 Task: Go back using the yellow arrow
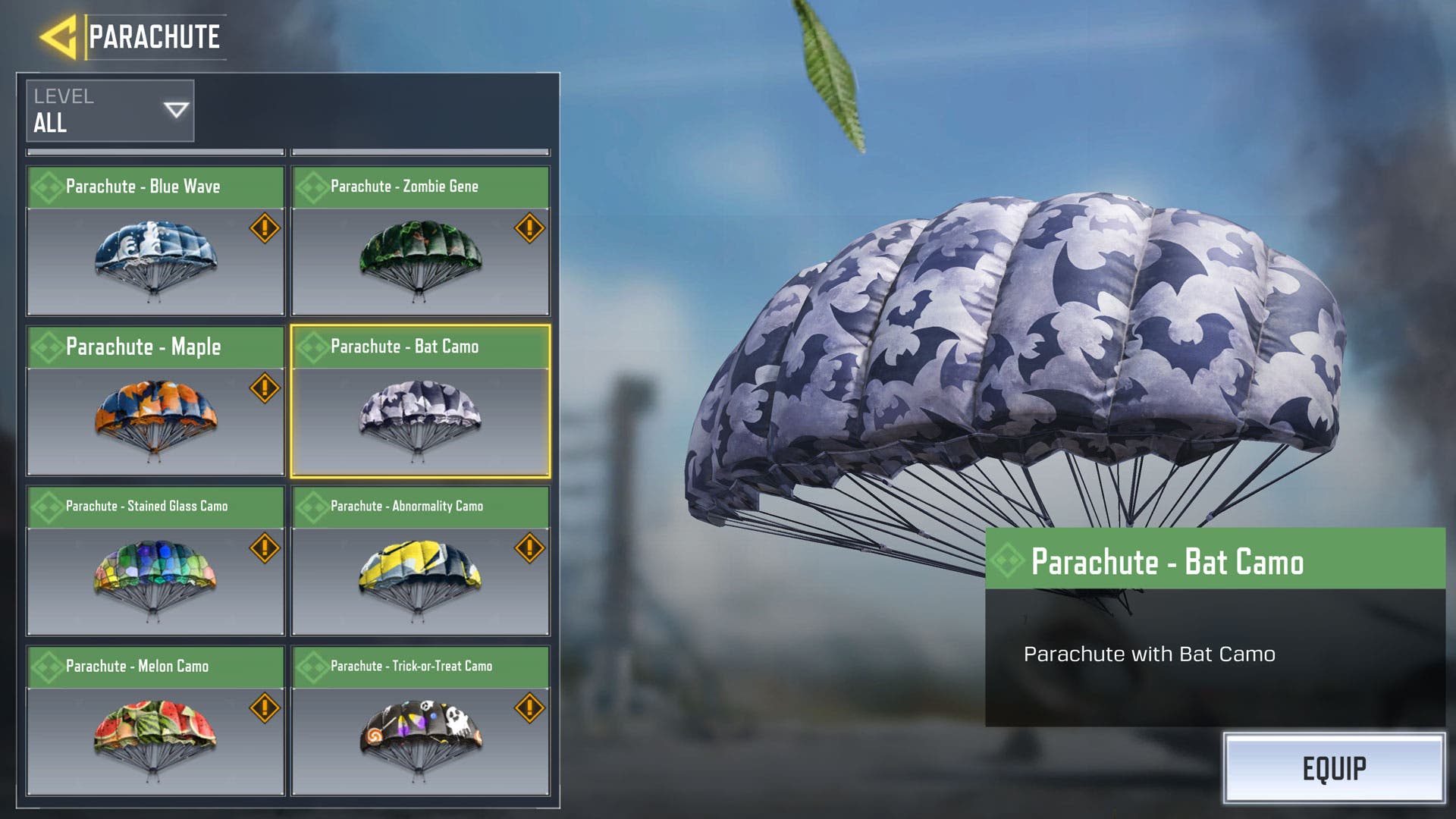(x=58, y=36)
